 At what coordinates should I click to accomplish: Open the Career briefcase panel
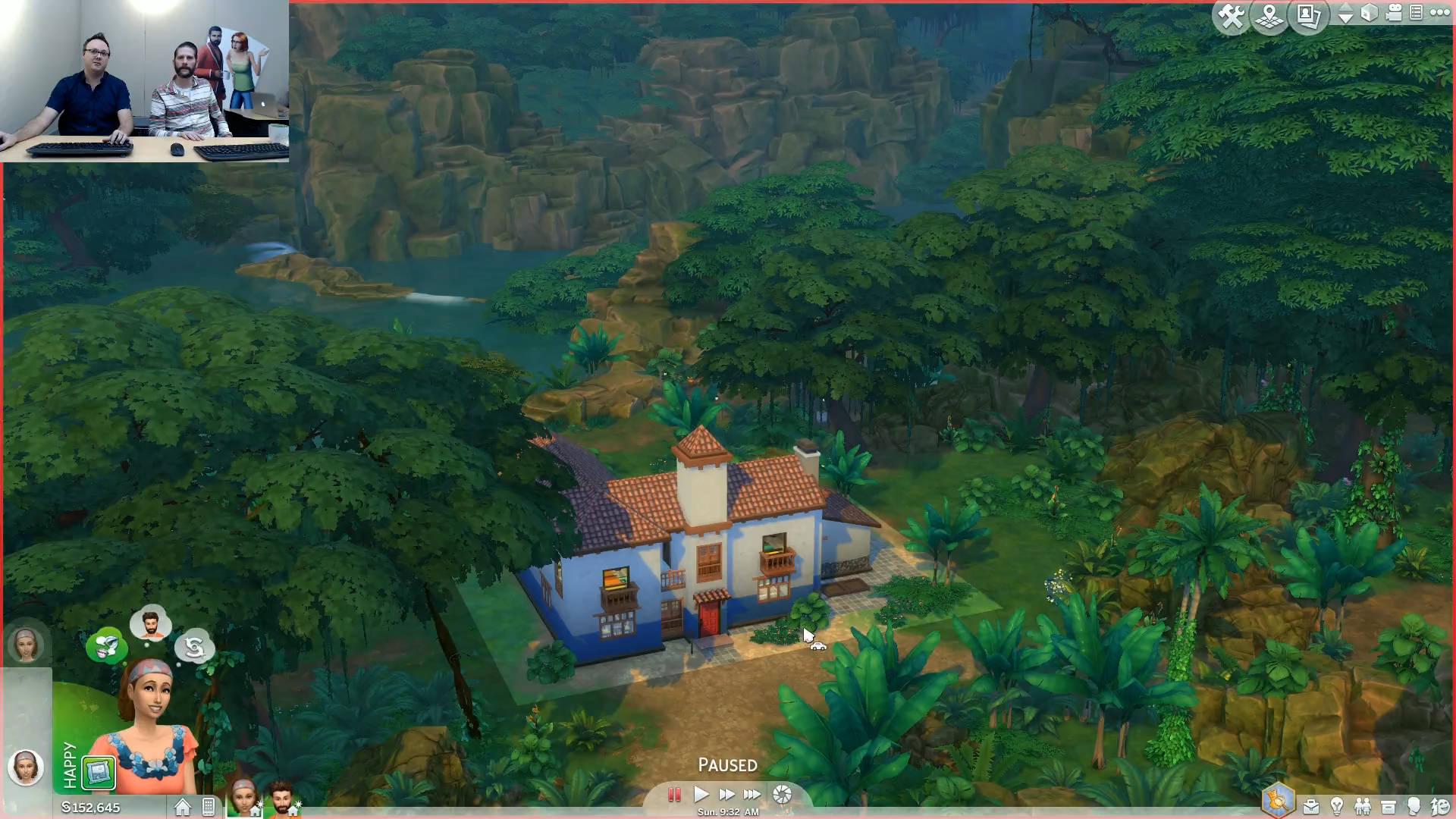(x=1310, y=806)
